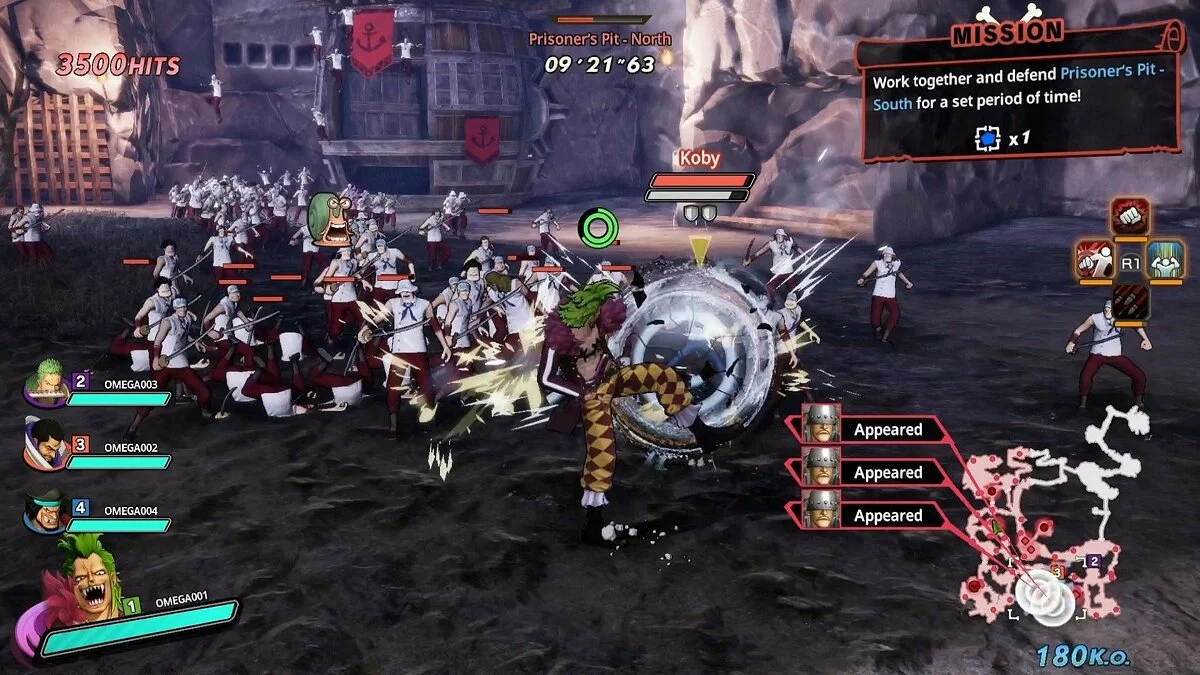The image size is (1200, 675).
Task: Select the dark bullets skill icon
Action: (1129, 301)
